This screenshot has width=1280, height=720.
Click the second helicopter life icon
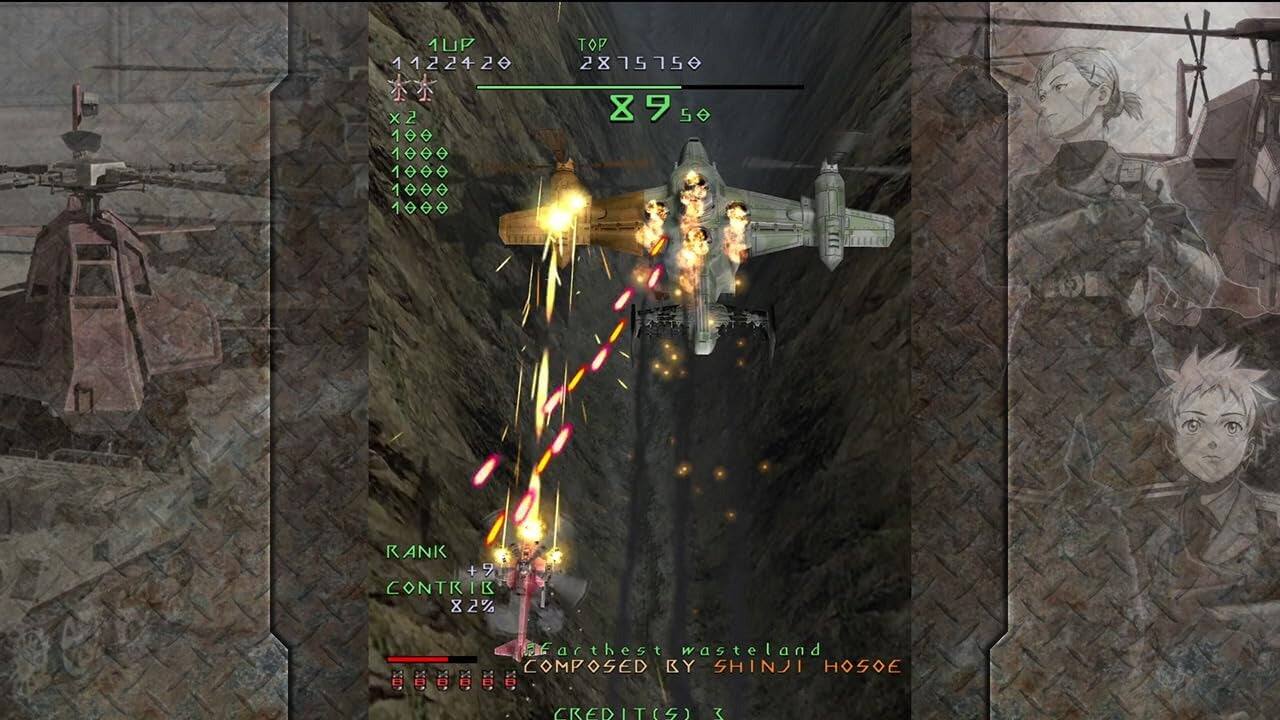click(426, 90)
